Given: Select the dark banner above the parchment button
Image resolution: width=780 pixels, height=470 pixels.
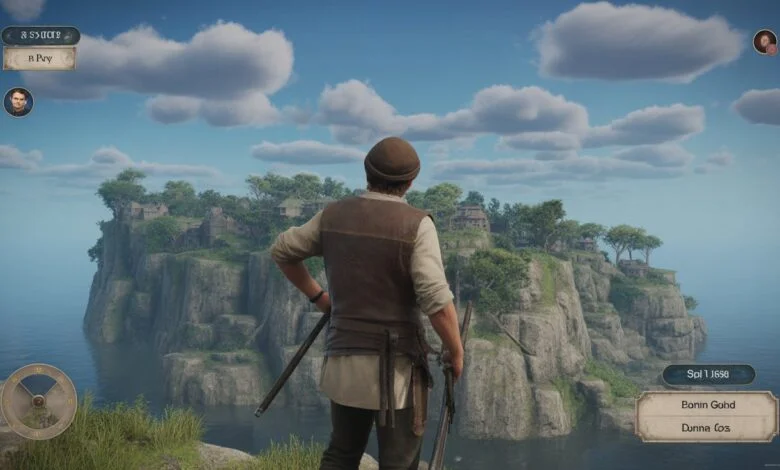Looking at the screenshot, I should point(40,36).
